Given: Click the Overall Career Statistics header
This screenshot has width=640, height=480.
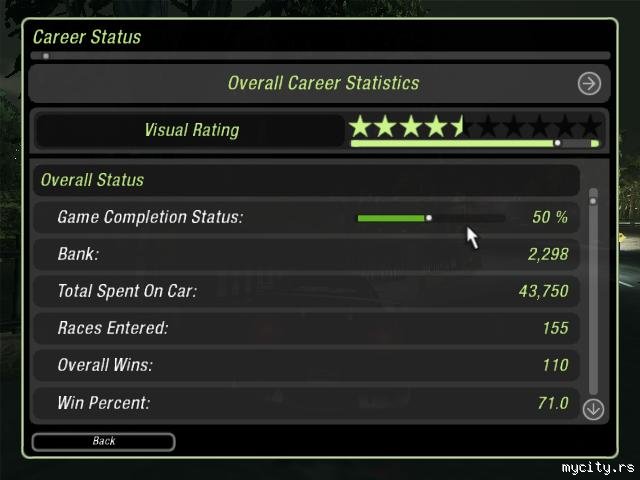Looking at the screenshot, I should point(322,84).
